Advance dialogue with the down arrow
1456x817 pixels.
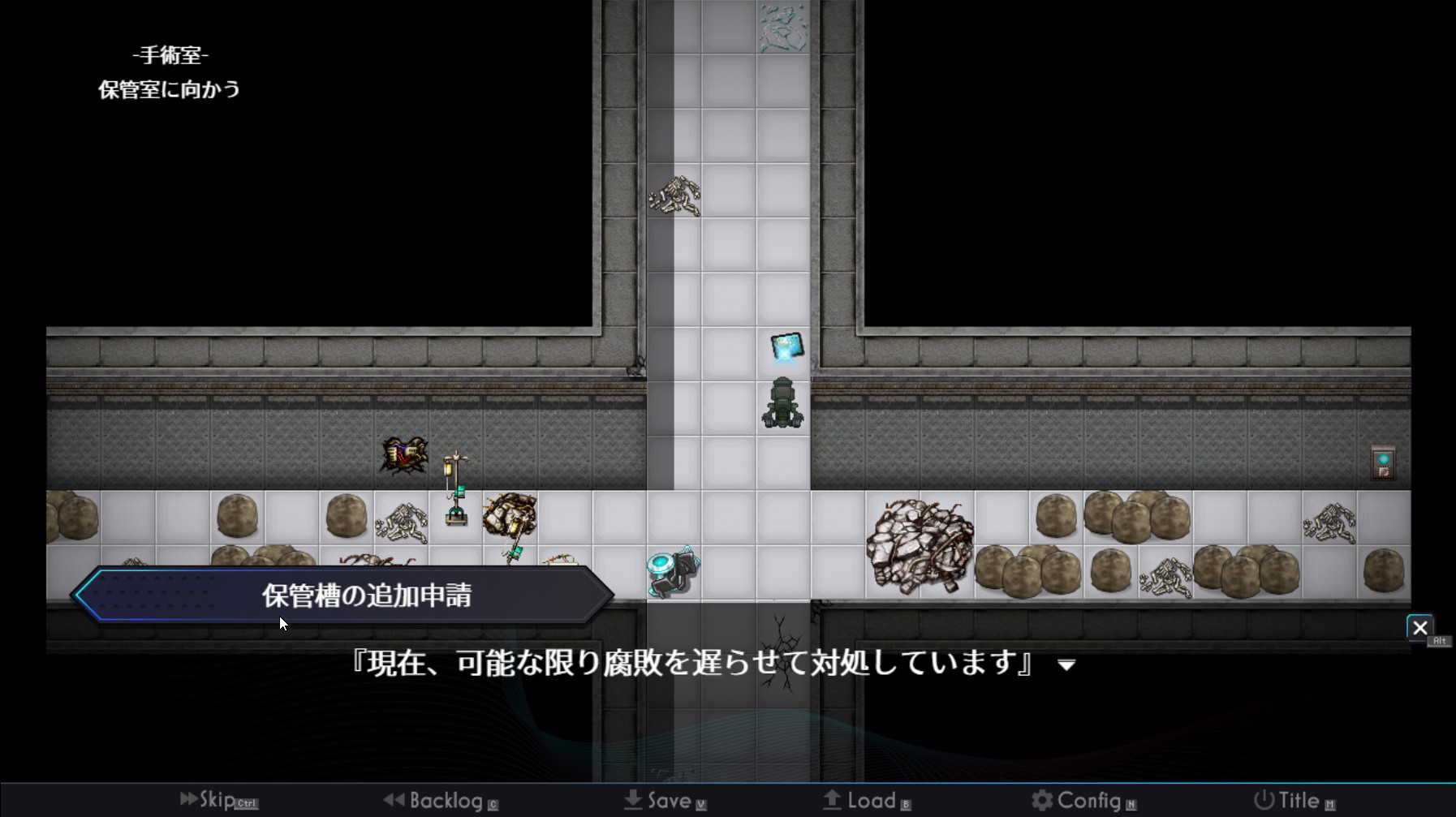coord(1066,665)
